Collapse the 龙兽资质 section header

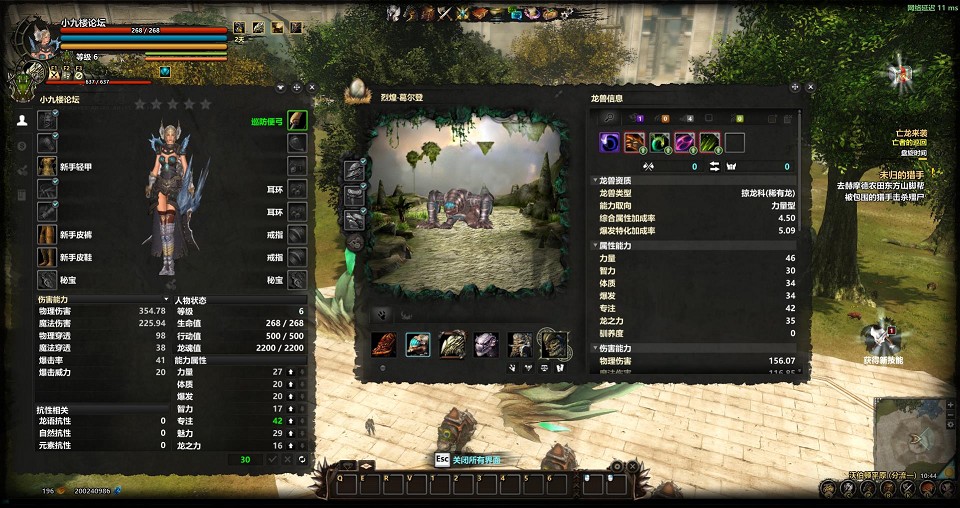(x=597, y=181)
